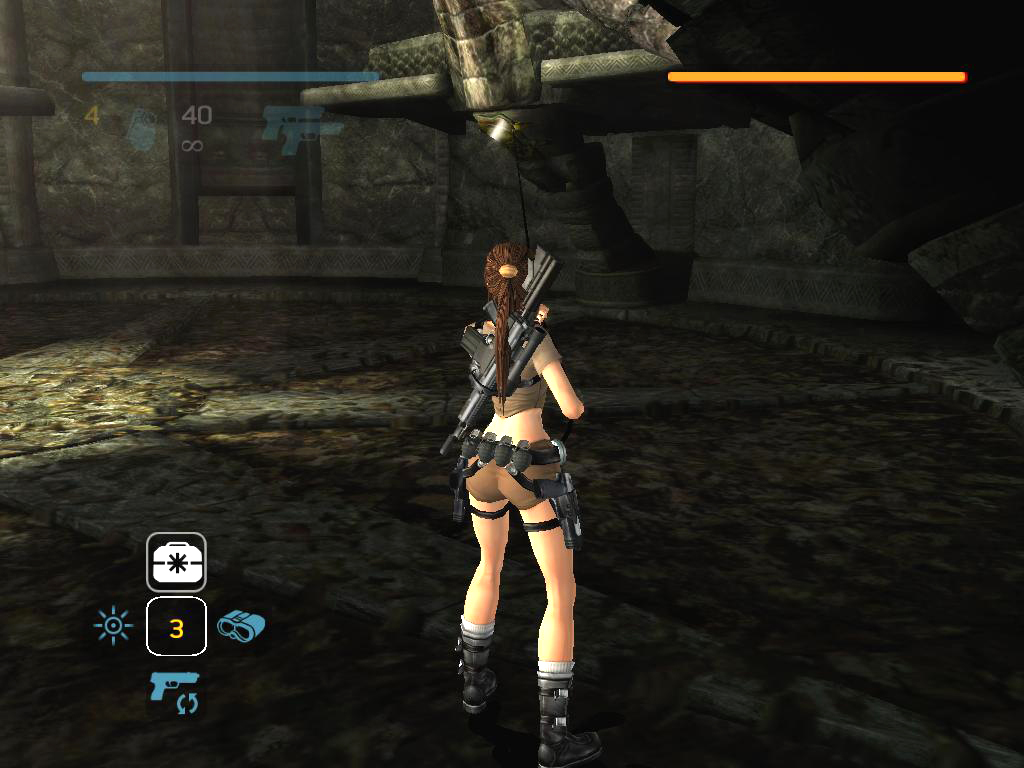The width and height of the screenshot is (1024, 768).
Task: Activate the binoculars icon
Action: [241, 626]
